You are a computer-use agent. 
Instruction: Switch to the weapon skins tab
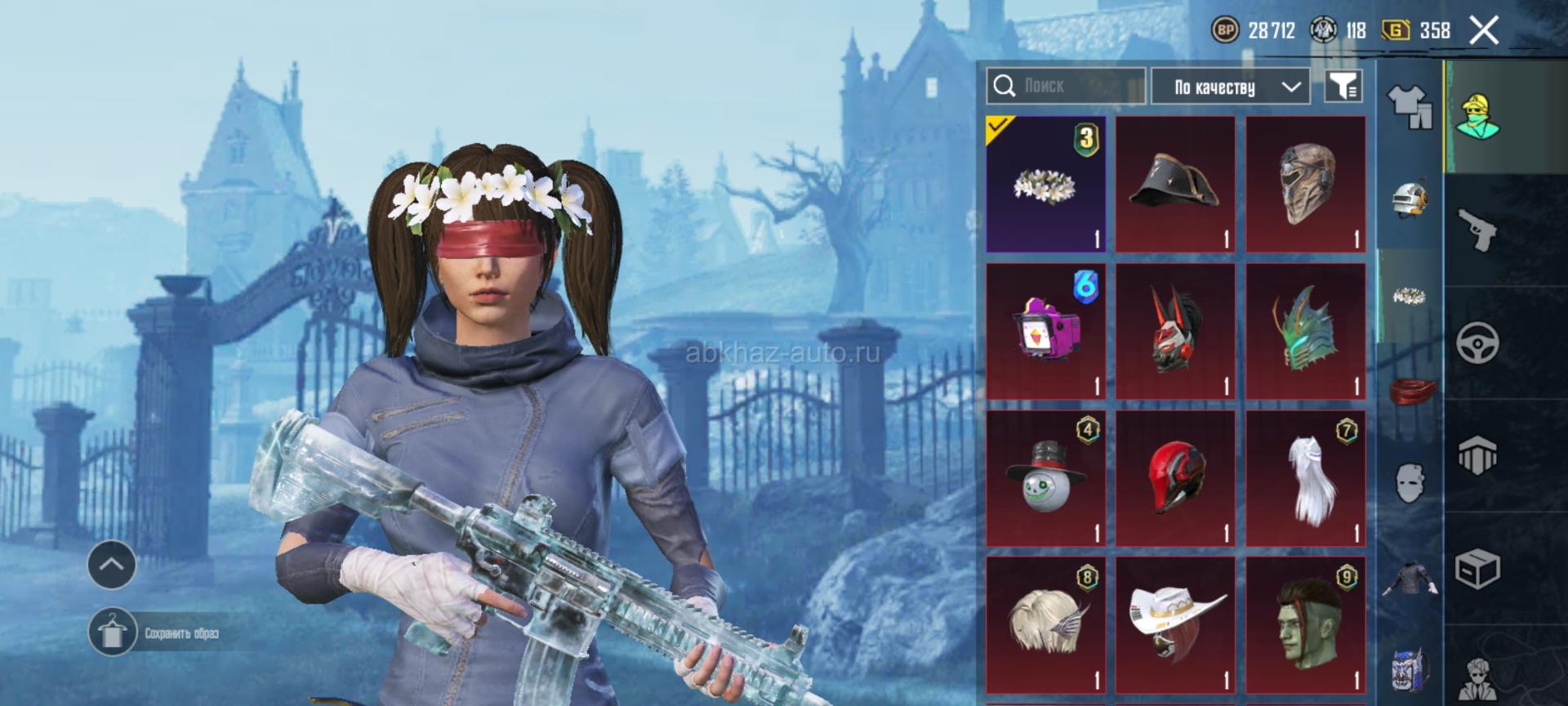[1477, 230]
